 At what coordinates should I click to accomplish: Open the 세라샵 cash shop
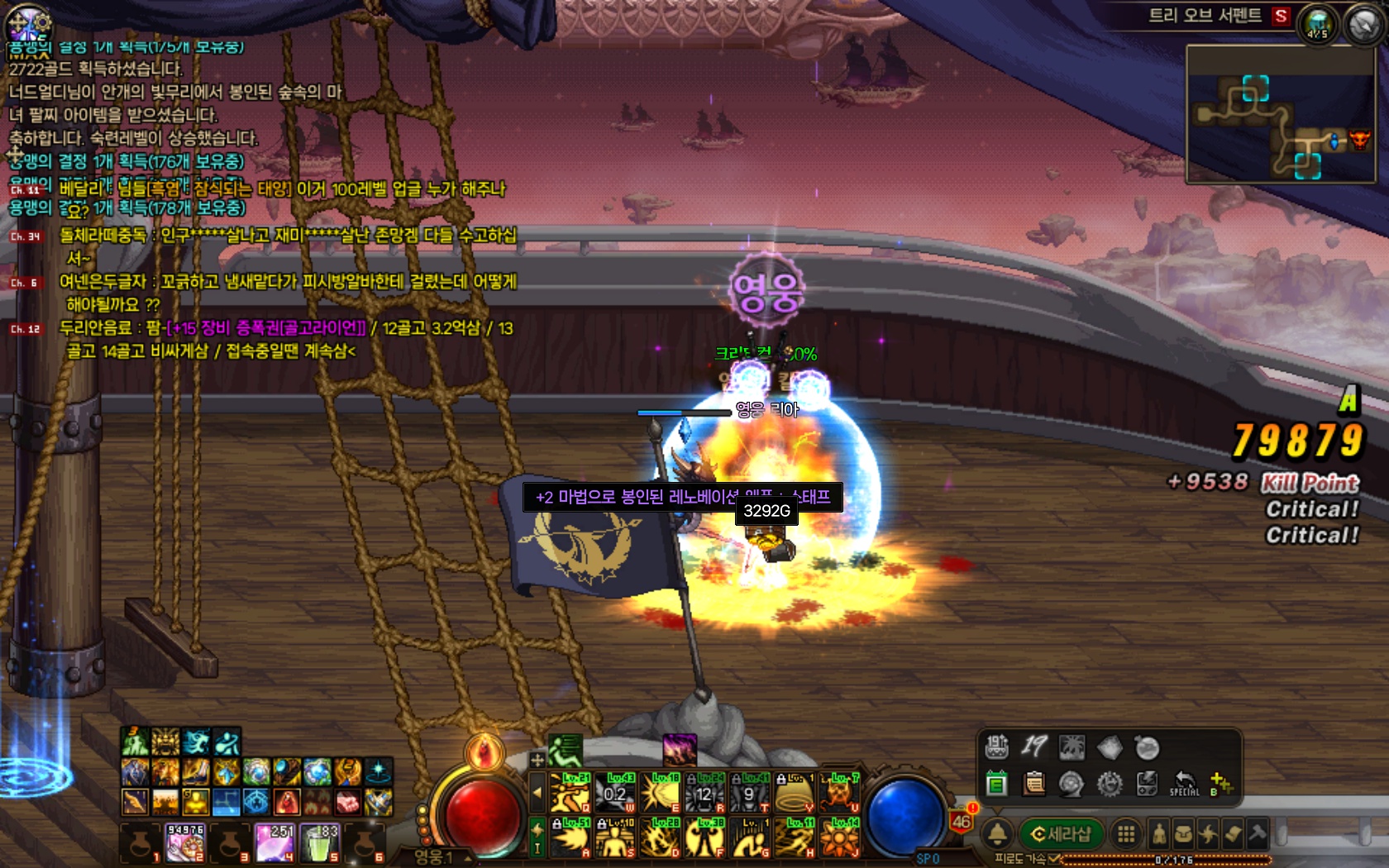tap(1061, 834)
